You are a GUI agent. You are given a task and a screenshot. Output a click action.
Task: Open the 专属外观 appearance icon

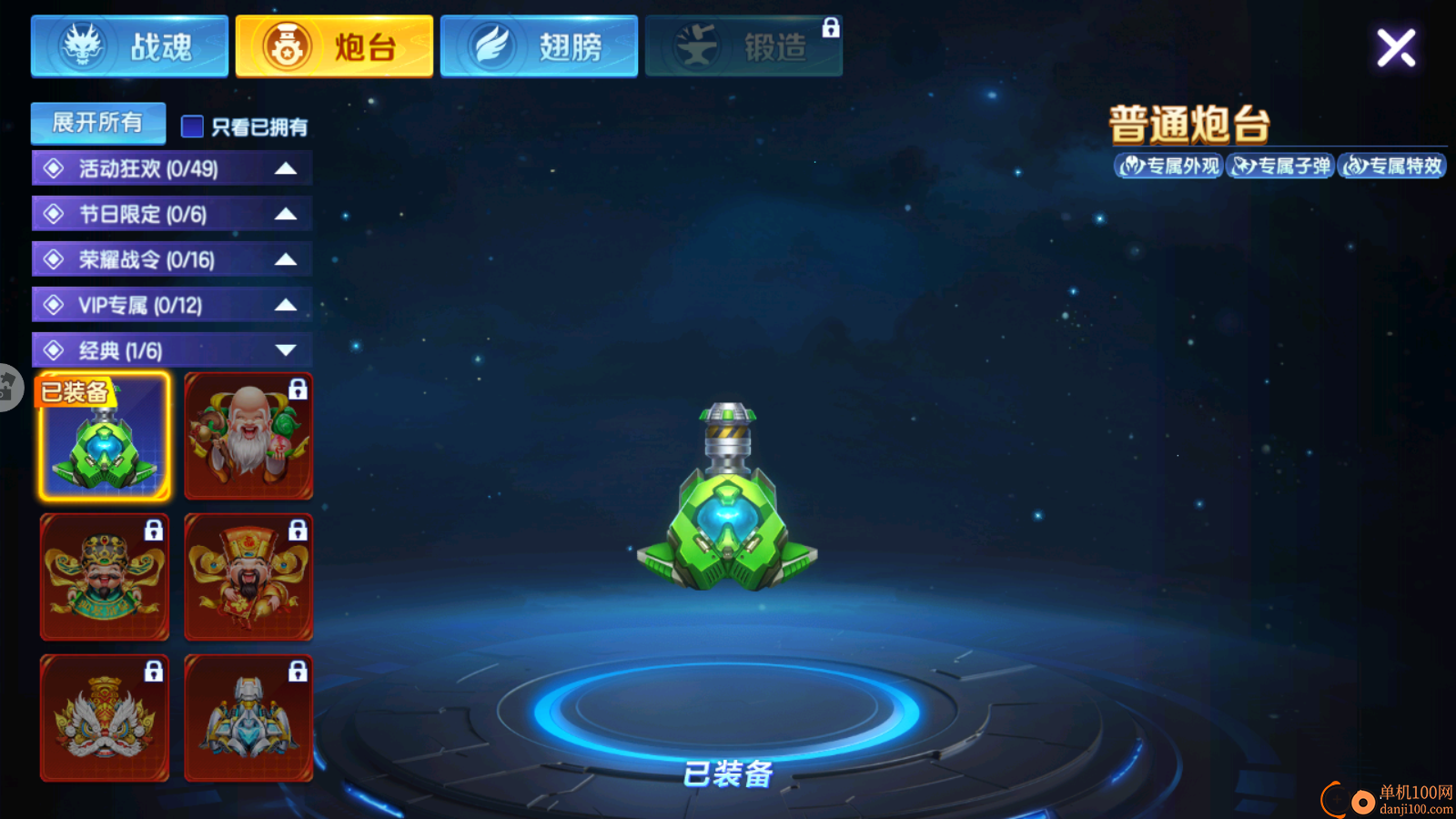point(1169,167)
